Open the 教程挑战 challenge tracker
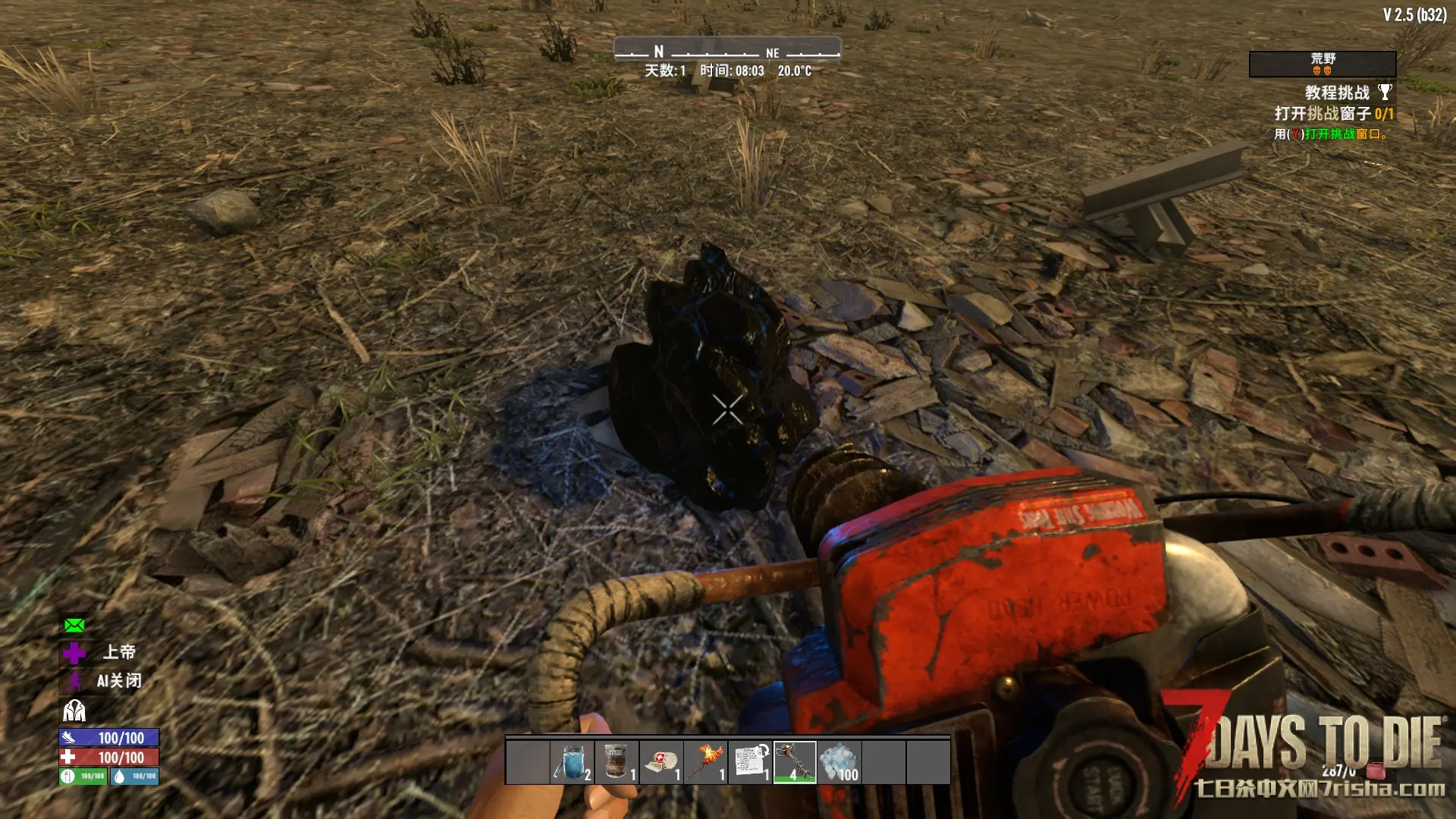The height and width of the screenshot is (819, 1456). coord(1338,93)
